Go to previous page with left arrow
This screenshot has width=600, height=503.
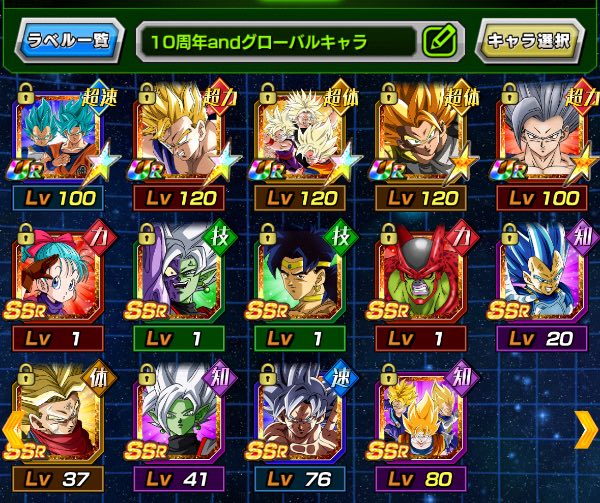click(x=11, y=429)
